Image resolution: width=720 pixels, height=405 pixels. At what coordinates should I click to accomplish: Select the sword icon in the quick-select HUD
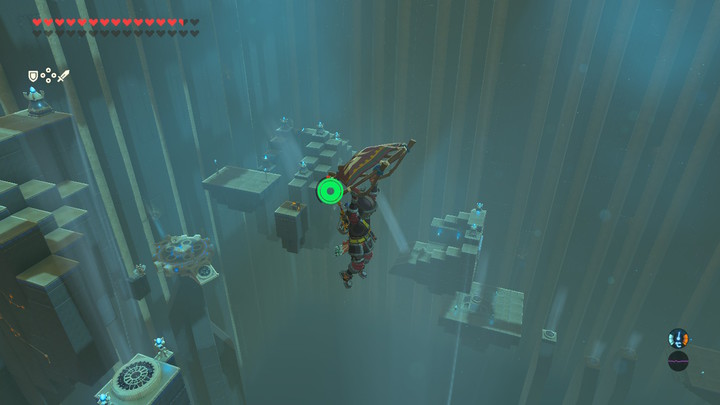click(x=63, y=75)
